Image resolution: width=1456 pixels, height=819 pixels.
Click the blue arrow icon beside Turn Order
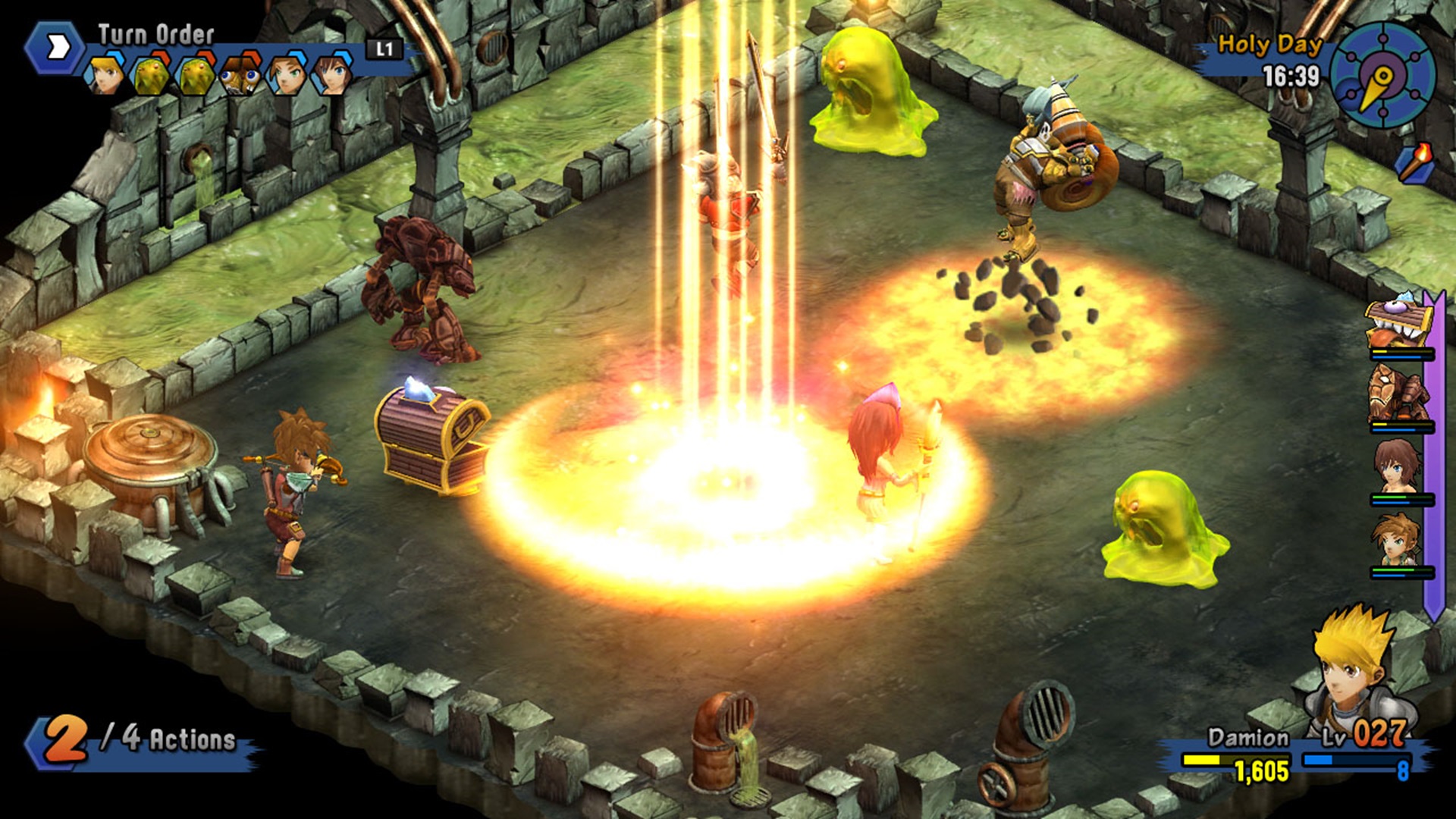(x=57, y=45)
